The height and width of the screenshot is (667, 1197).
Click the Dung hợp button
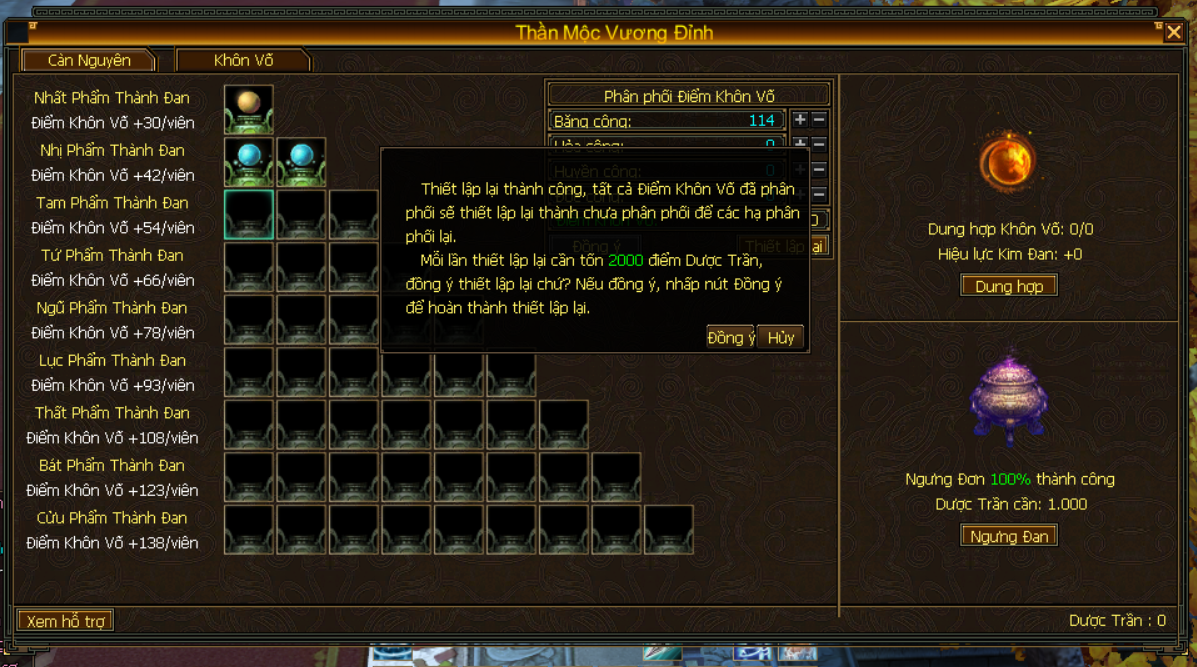tap(1008, 286)
